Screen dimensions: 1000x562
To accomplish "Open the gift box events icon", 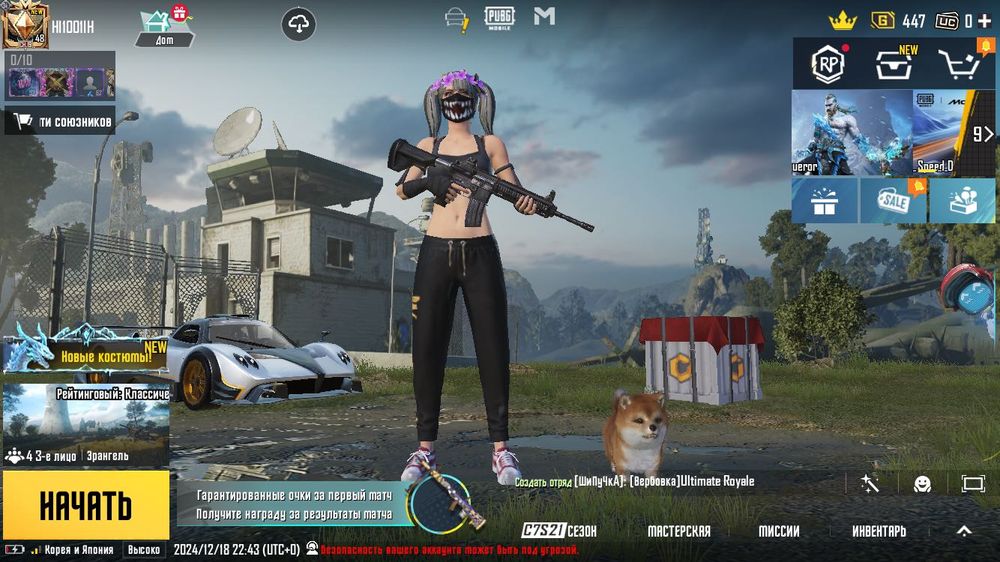I will tap(825, 201).
